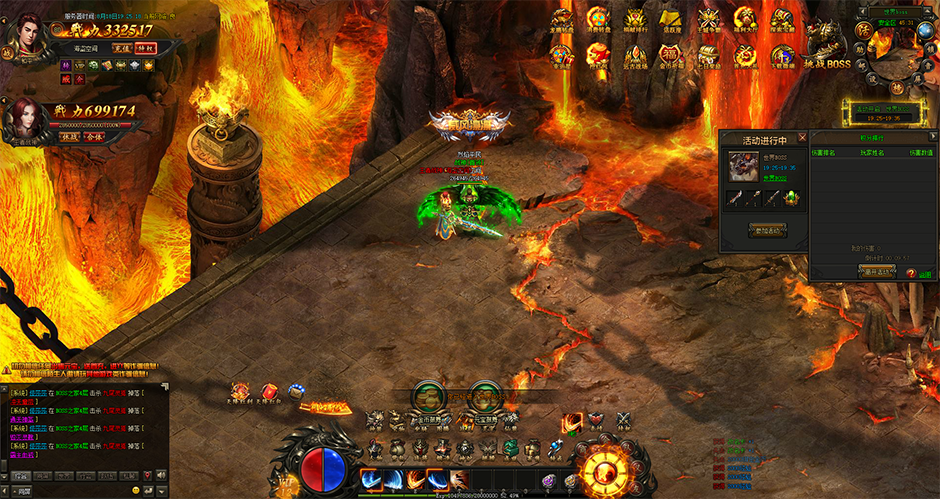Screen dimensions: 940x499
Task: Click the VIP badge near health orb
Action: tap(284, 487)
